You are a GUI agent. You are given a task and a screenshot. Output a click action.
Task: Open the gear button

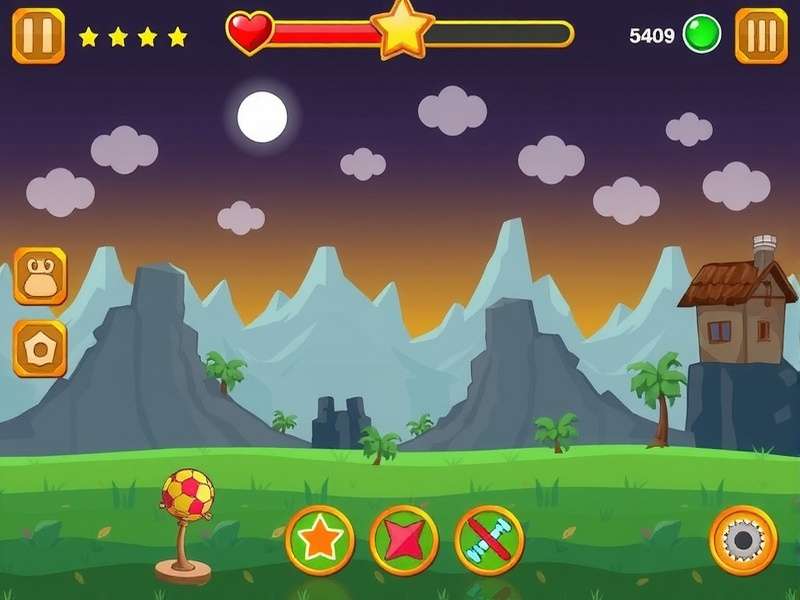(x=743, y=540)
